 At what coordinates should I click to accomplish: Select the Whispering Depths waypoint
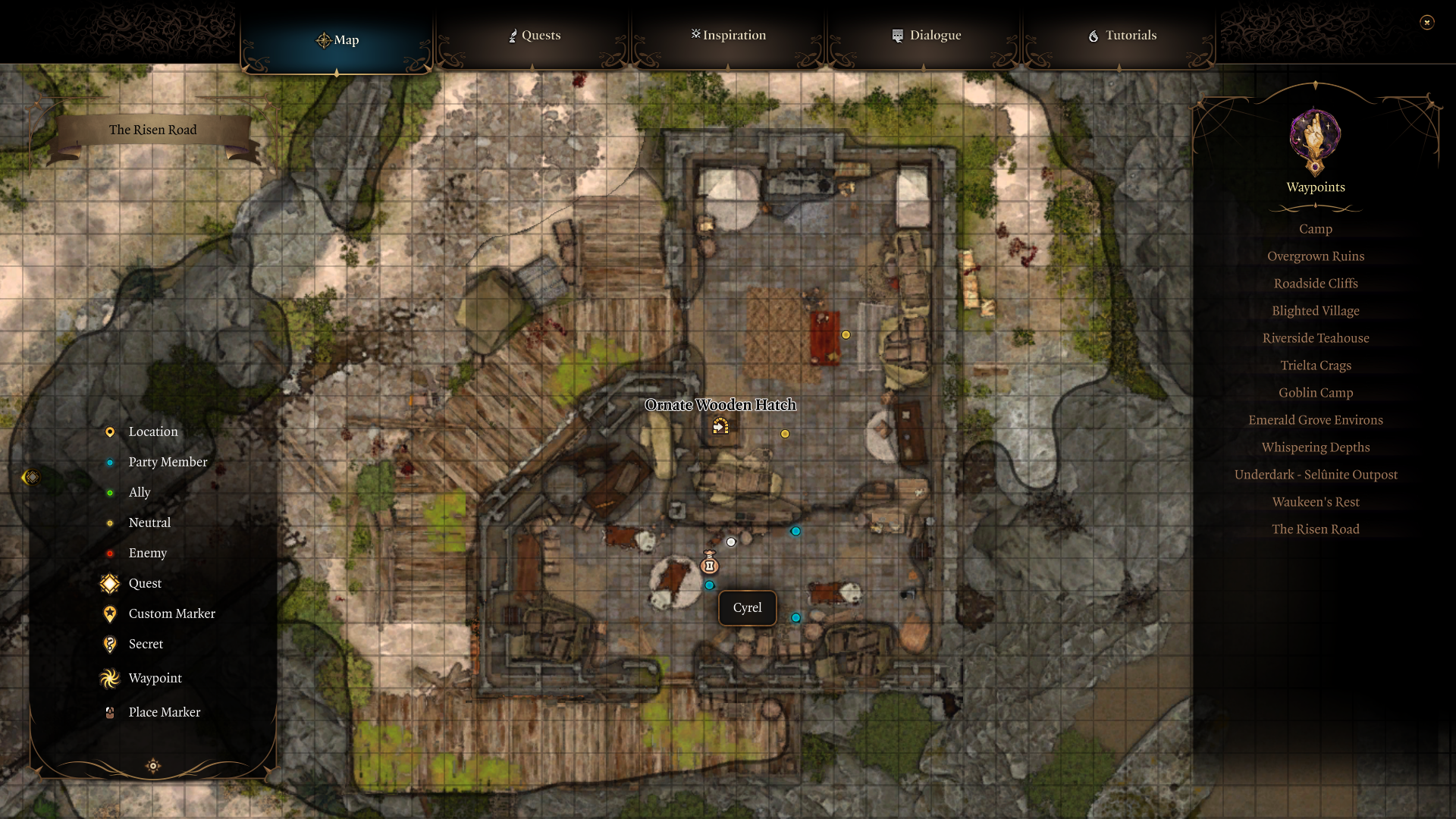coord(1315,447)
